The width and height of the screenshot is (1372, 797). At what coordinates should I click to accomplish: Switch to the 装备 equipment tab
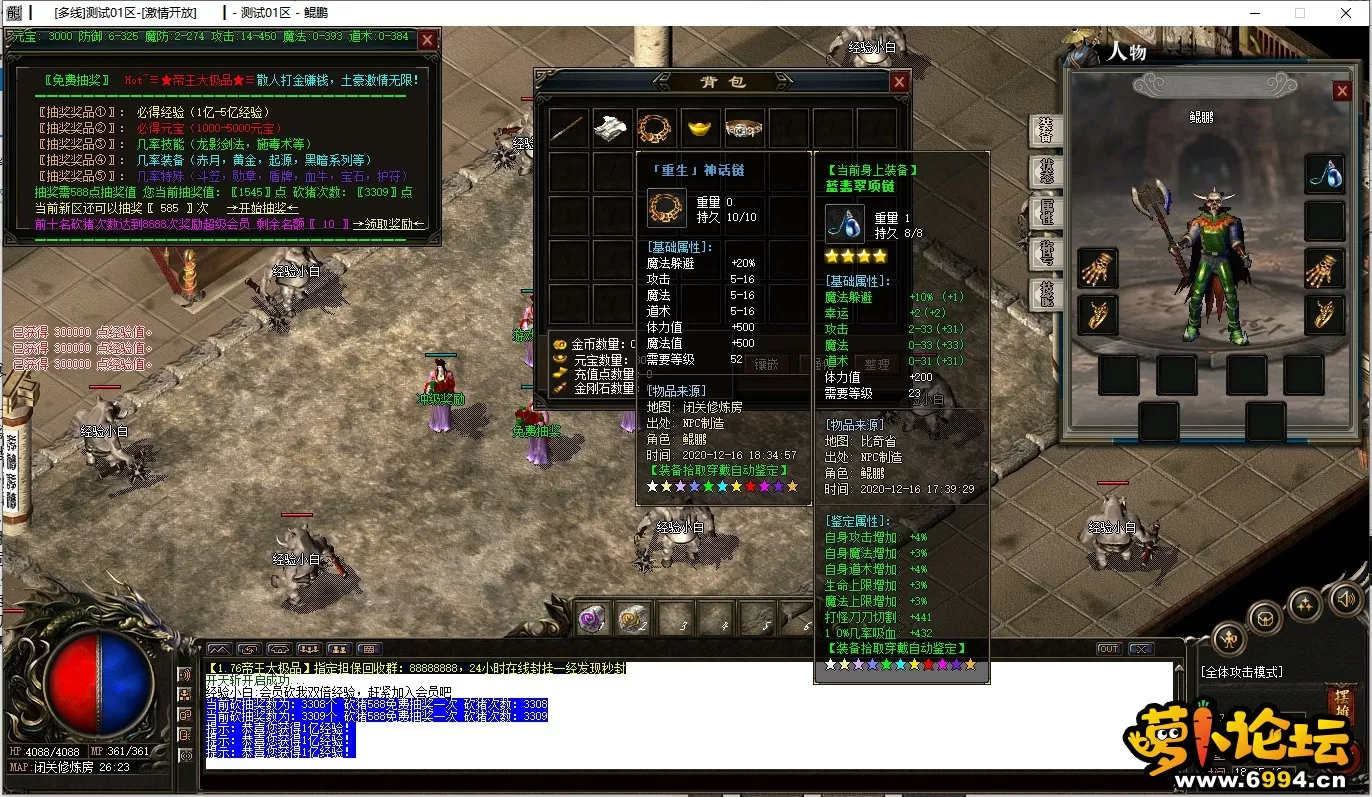point(1046,130)
